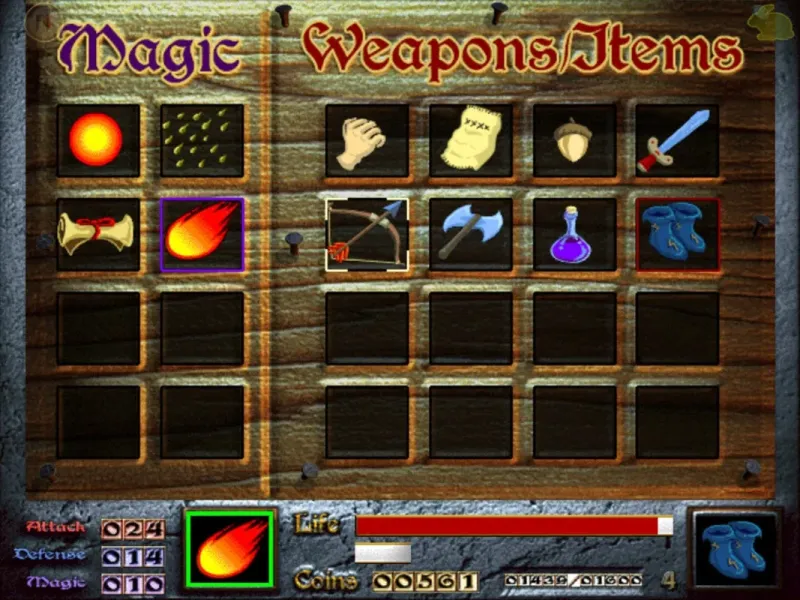Equip the blue sword
The width and height of the screenshot is (800, 600).
677,140
